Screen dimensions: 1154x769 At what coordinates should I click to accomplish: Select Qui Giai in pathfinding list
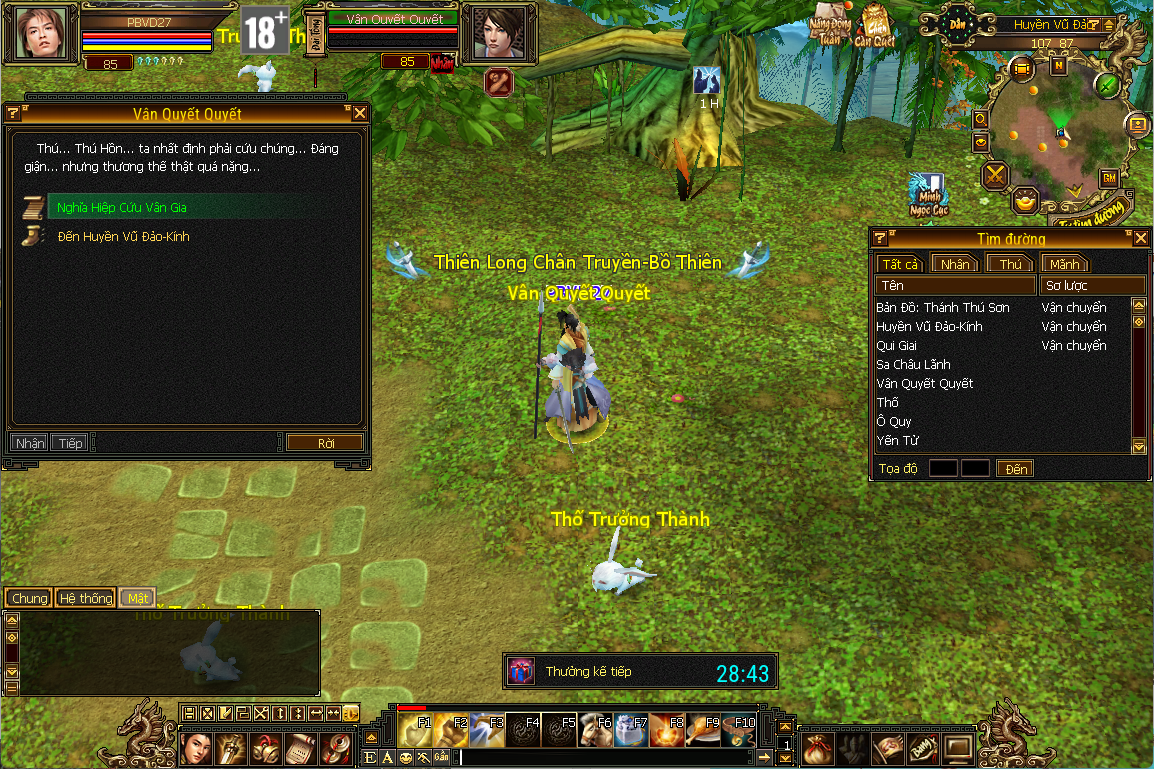pyautogui.click(x=896, y=346)
